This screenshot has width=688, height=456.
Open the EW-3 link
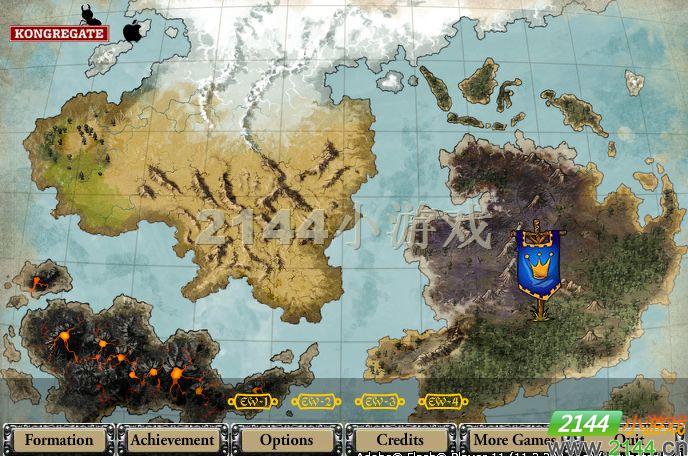click(379, 402)
